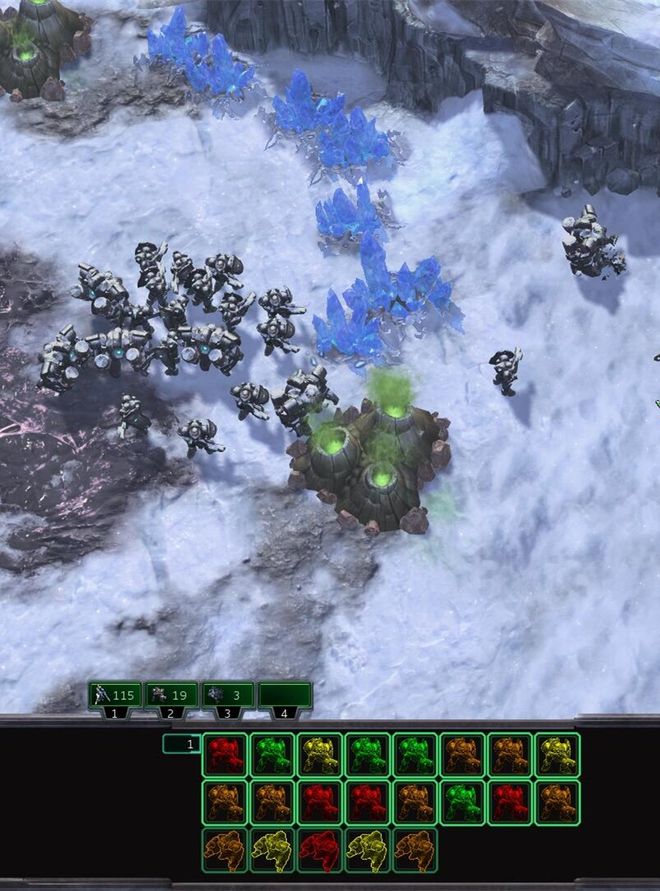Viewport: 660px width, 891px height.
Task: Click the only green marine wireframe in middle row
Action: [x=461, y=802]
